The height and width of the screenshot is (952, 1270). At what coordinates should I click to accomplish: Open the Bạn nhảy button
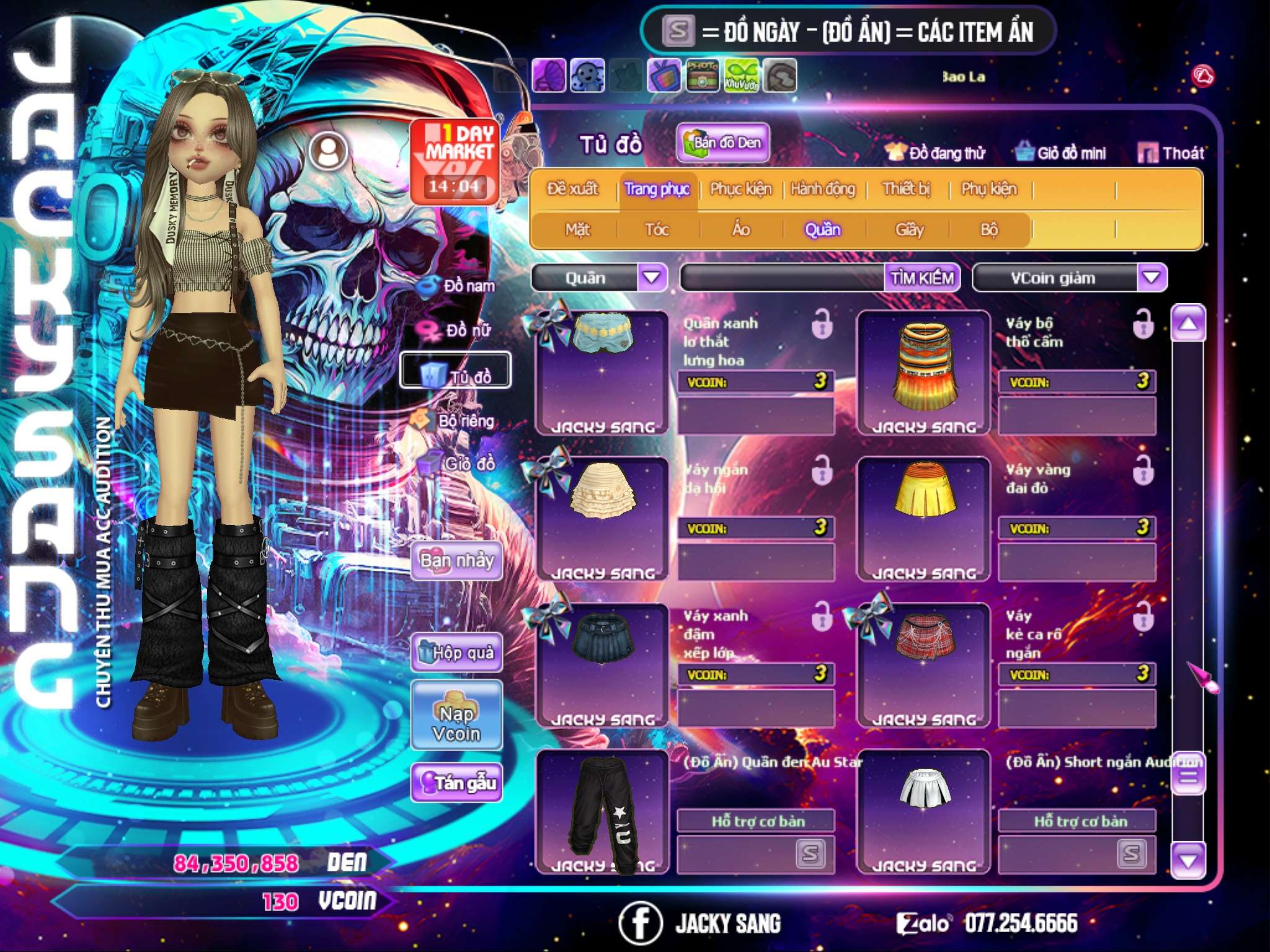[456, 561]
